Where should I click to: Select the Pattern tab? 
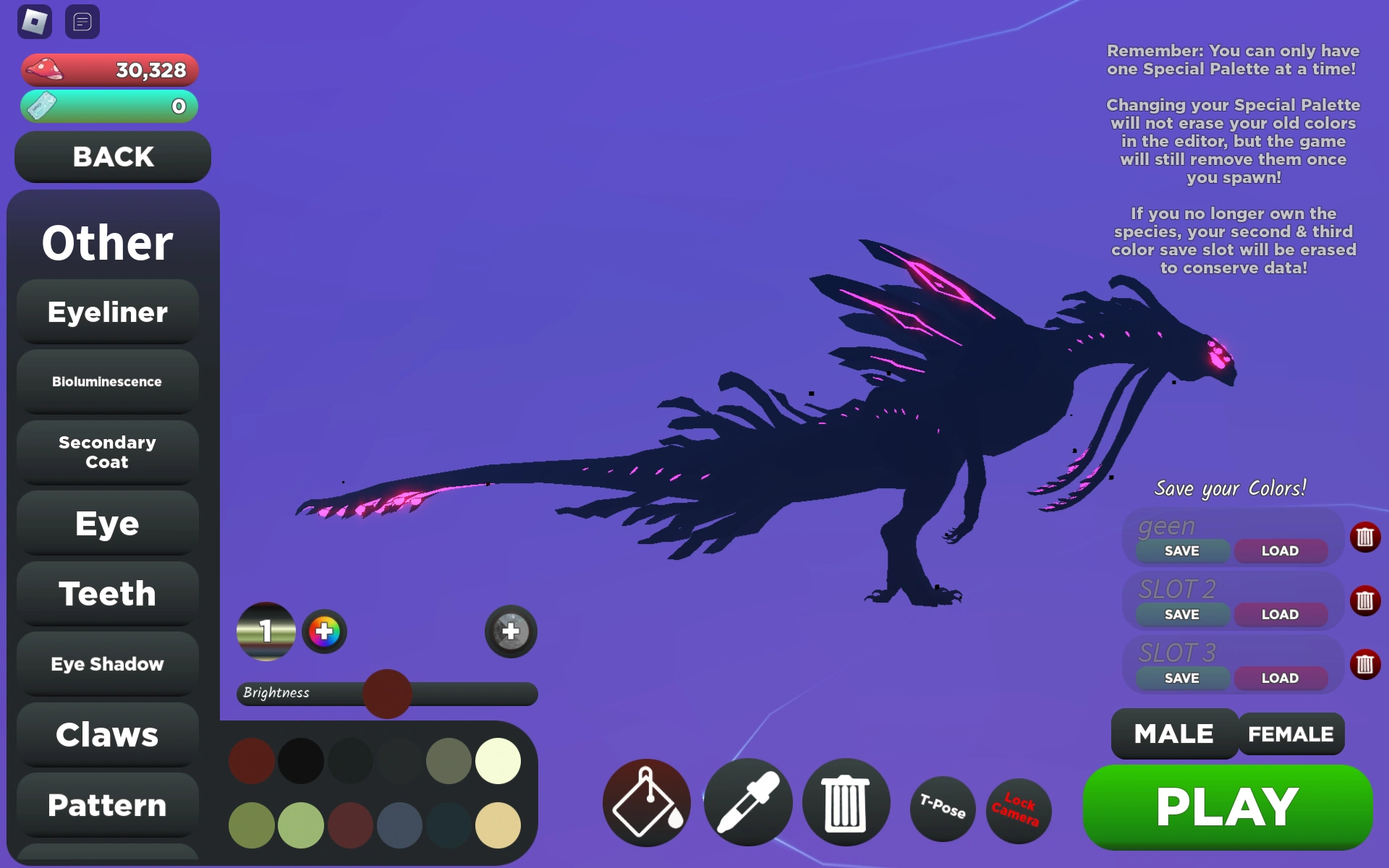(x=107, y=805)
